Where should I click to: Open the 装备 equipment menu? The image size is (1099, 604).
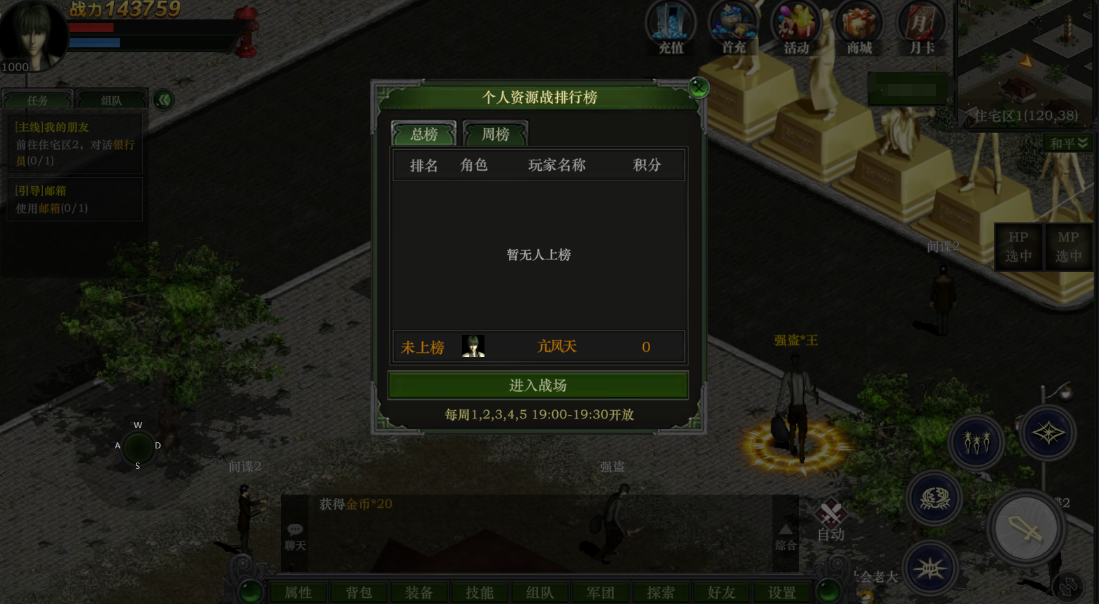tap(419, 592)
